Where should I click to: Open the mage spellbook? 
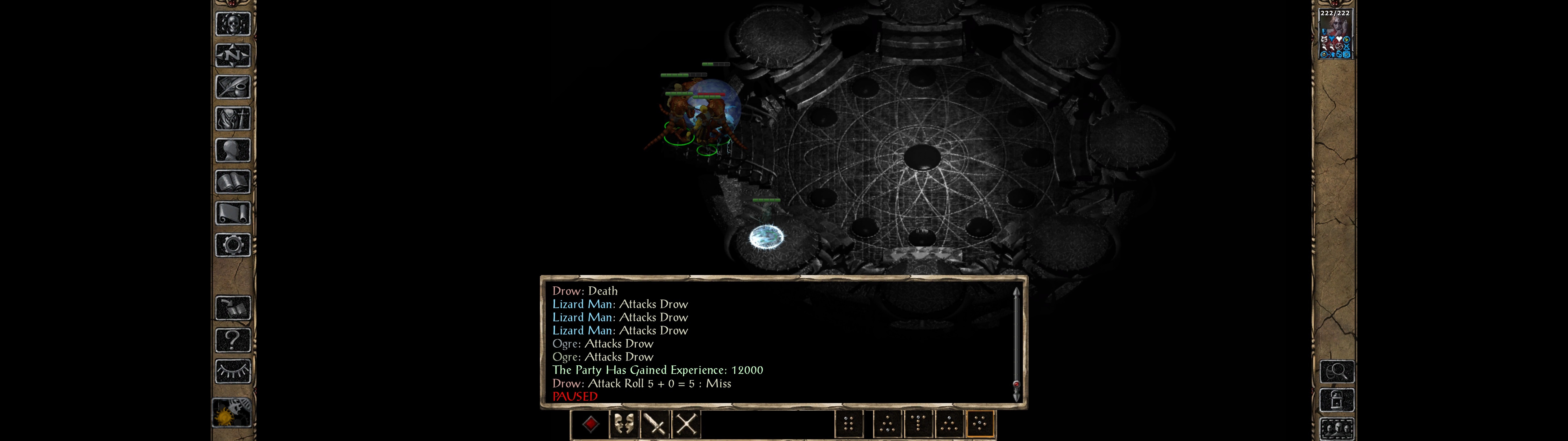(232, 182)
